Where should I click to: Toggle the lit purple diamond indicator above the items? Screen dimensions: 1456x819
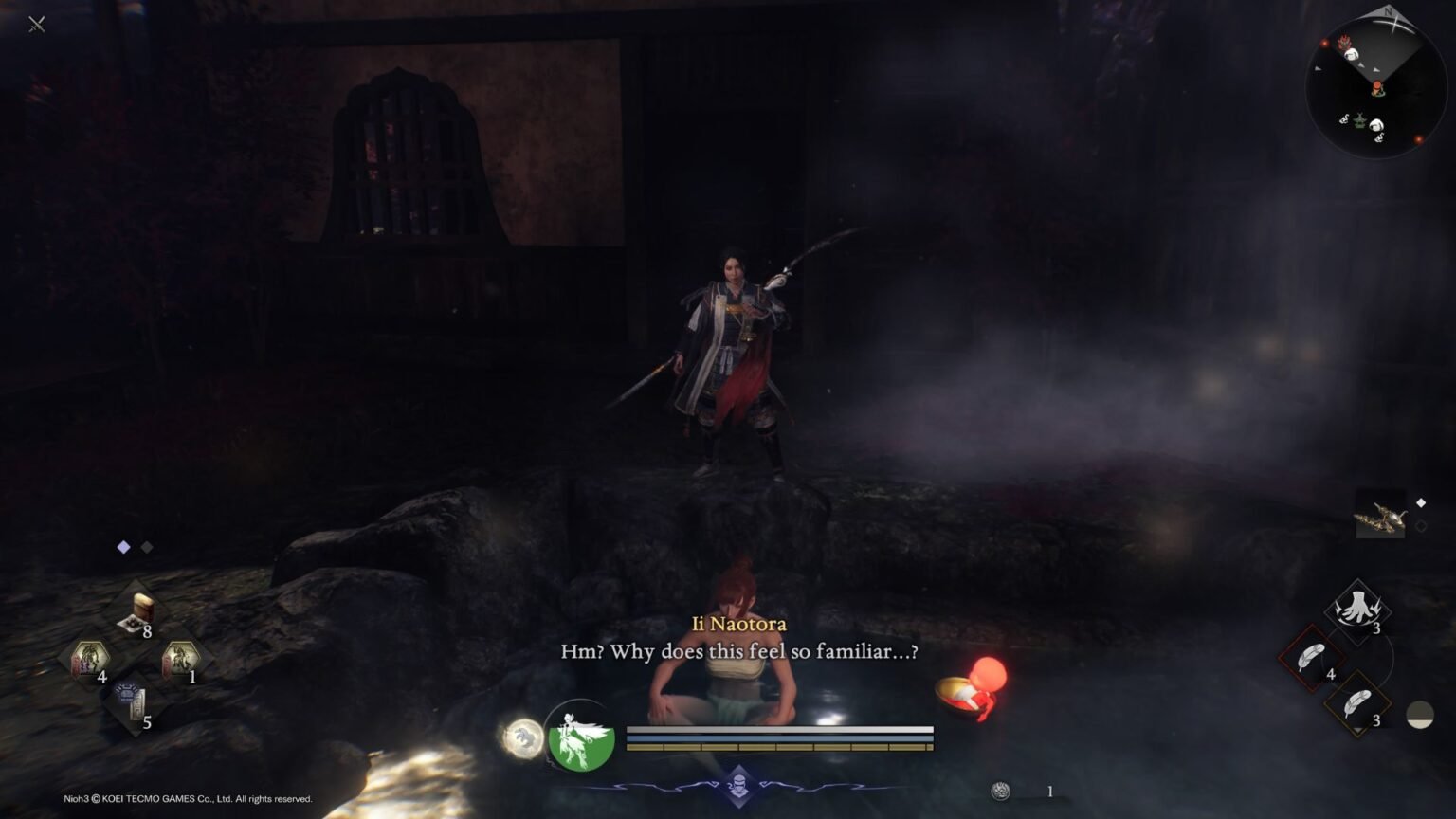[x=122, y=546]
